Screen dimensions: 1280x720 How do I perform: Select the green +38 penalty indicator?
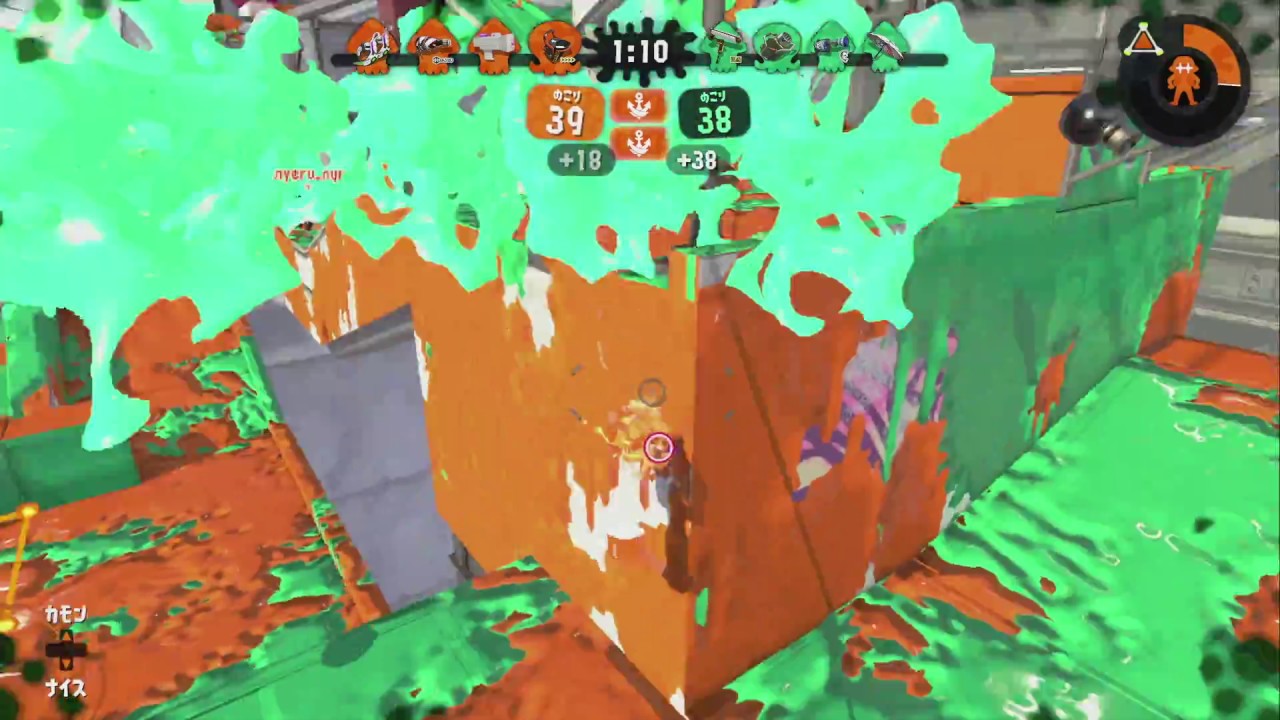tap(698, 161)
